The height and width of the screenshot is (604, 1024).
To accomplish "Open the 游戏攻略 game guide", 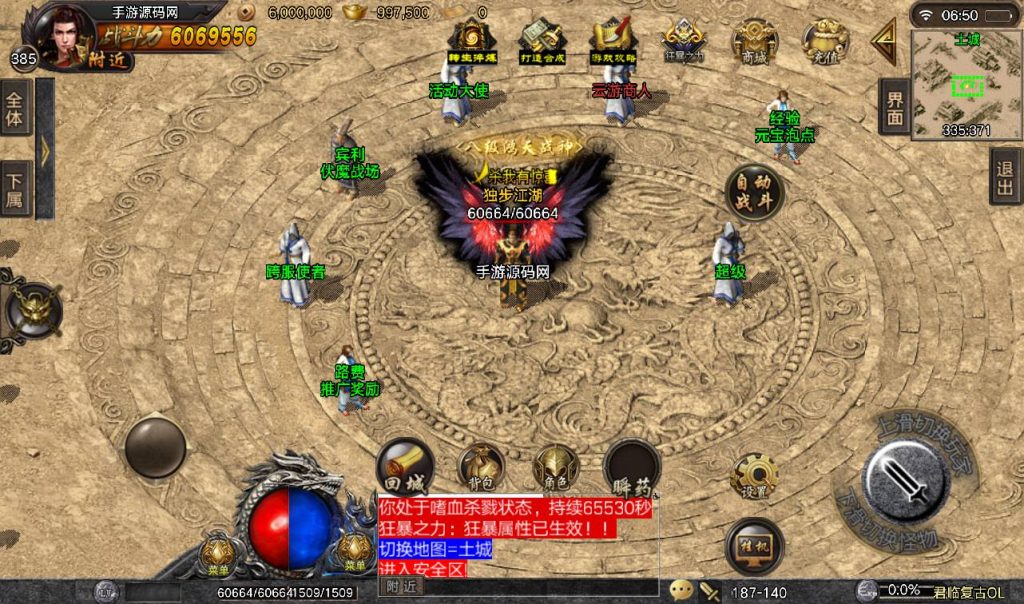I will [x=614, y=40].
